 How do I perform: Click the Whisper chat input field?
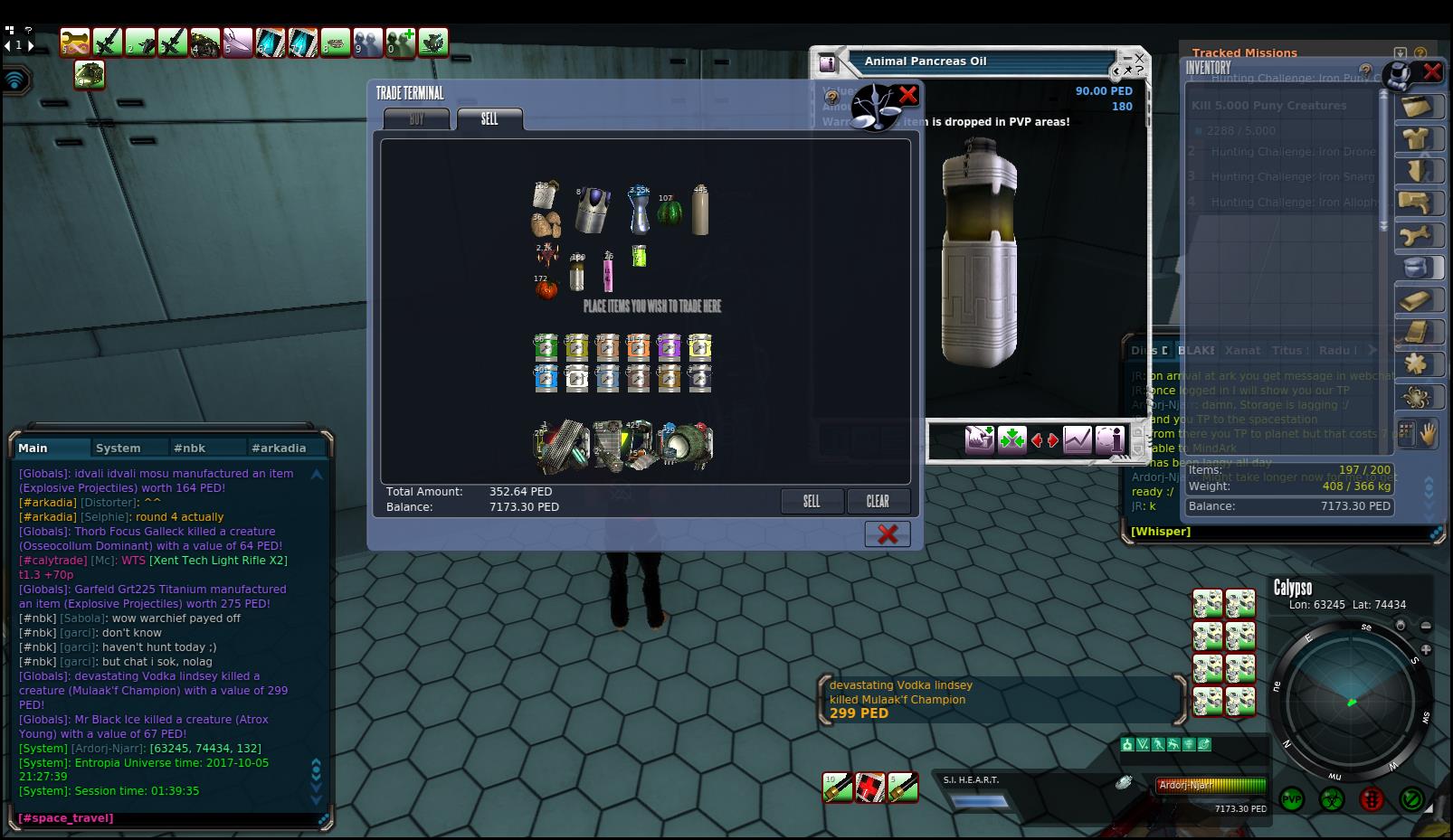click(x=1267, y=532)
